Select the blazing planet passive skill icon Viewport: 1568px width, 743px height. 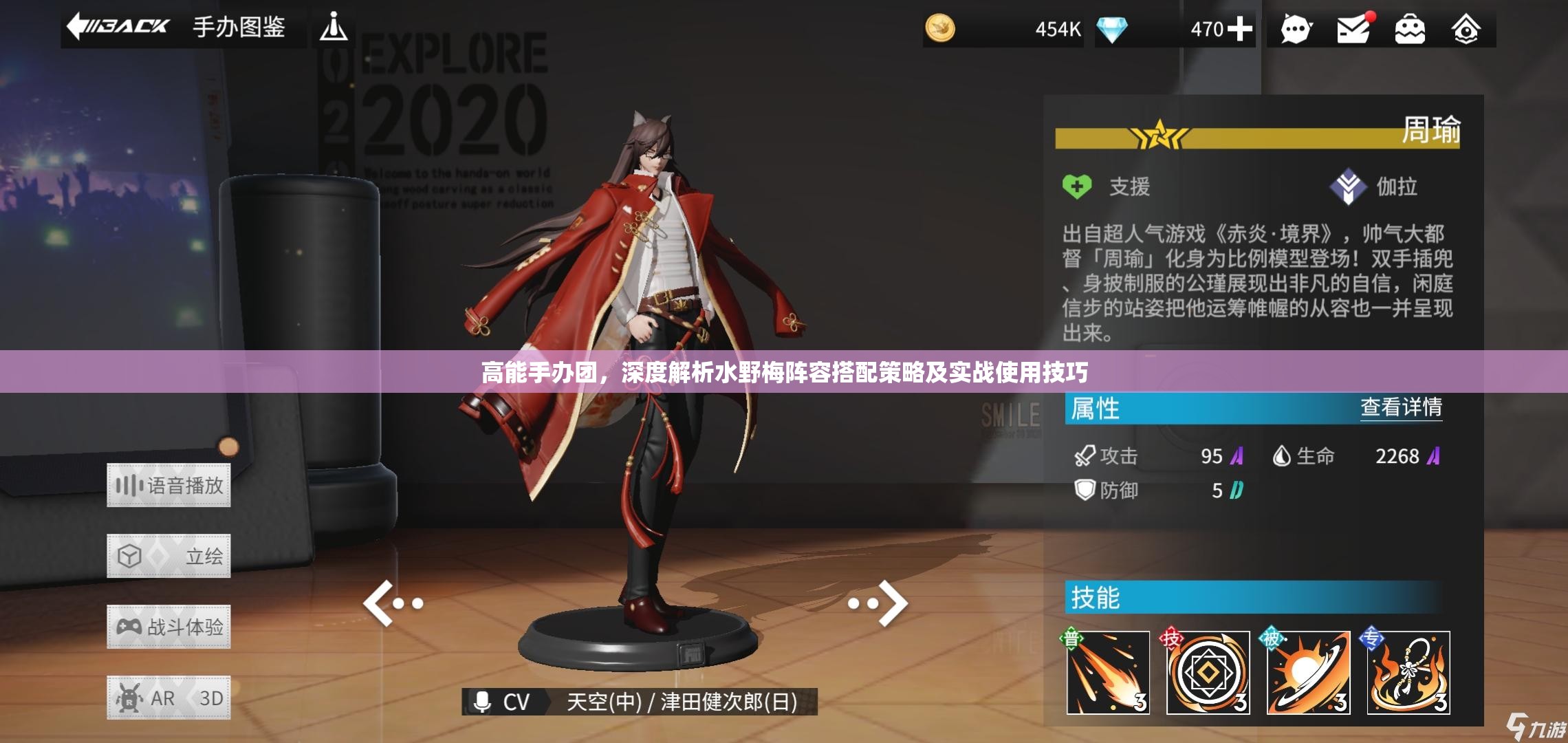pyautogui.click(x=1308, y=672)
